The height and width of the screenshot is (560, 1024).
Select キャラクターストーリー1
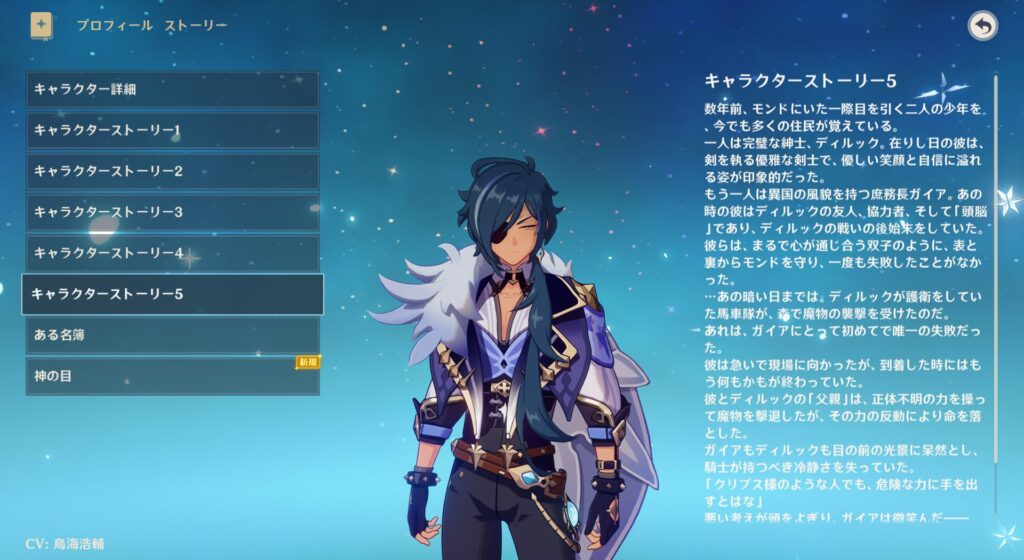tap(172, 130)
